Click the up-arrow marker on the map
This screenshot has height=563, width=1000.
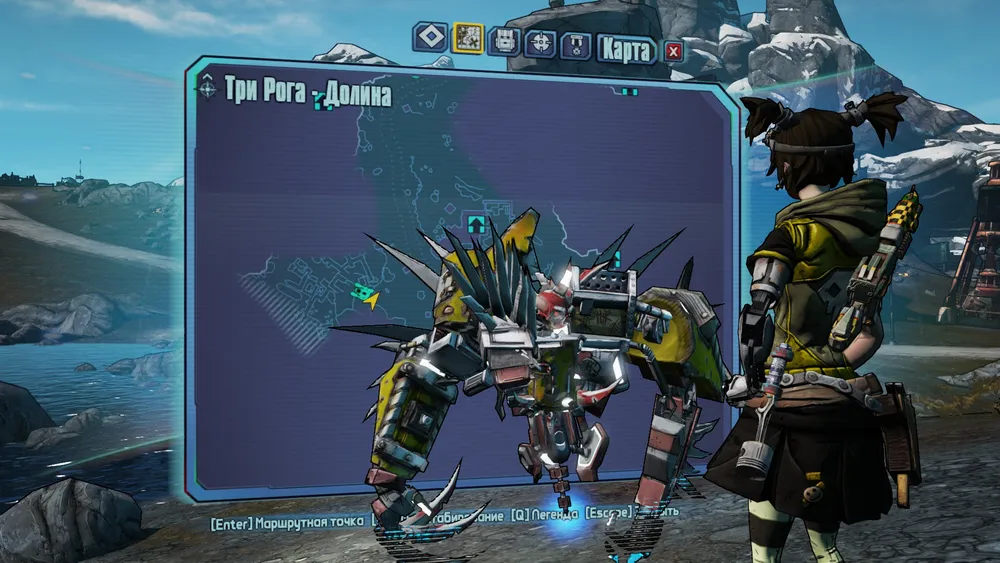click(476, 222)
